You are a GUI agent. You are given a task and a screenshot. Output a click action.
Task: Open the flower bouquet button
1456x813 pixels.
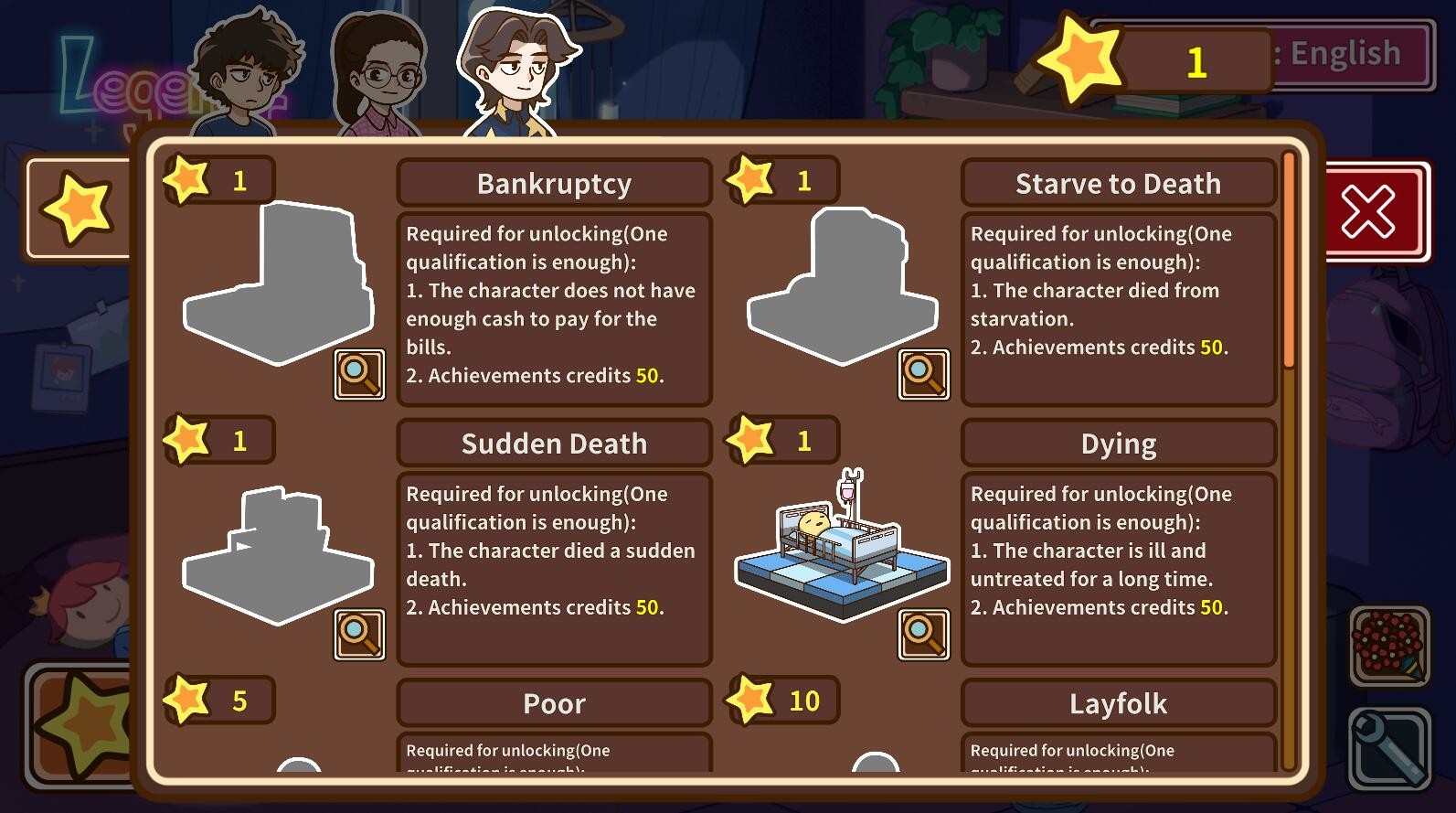1388,645
